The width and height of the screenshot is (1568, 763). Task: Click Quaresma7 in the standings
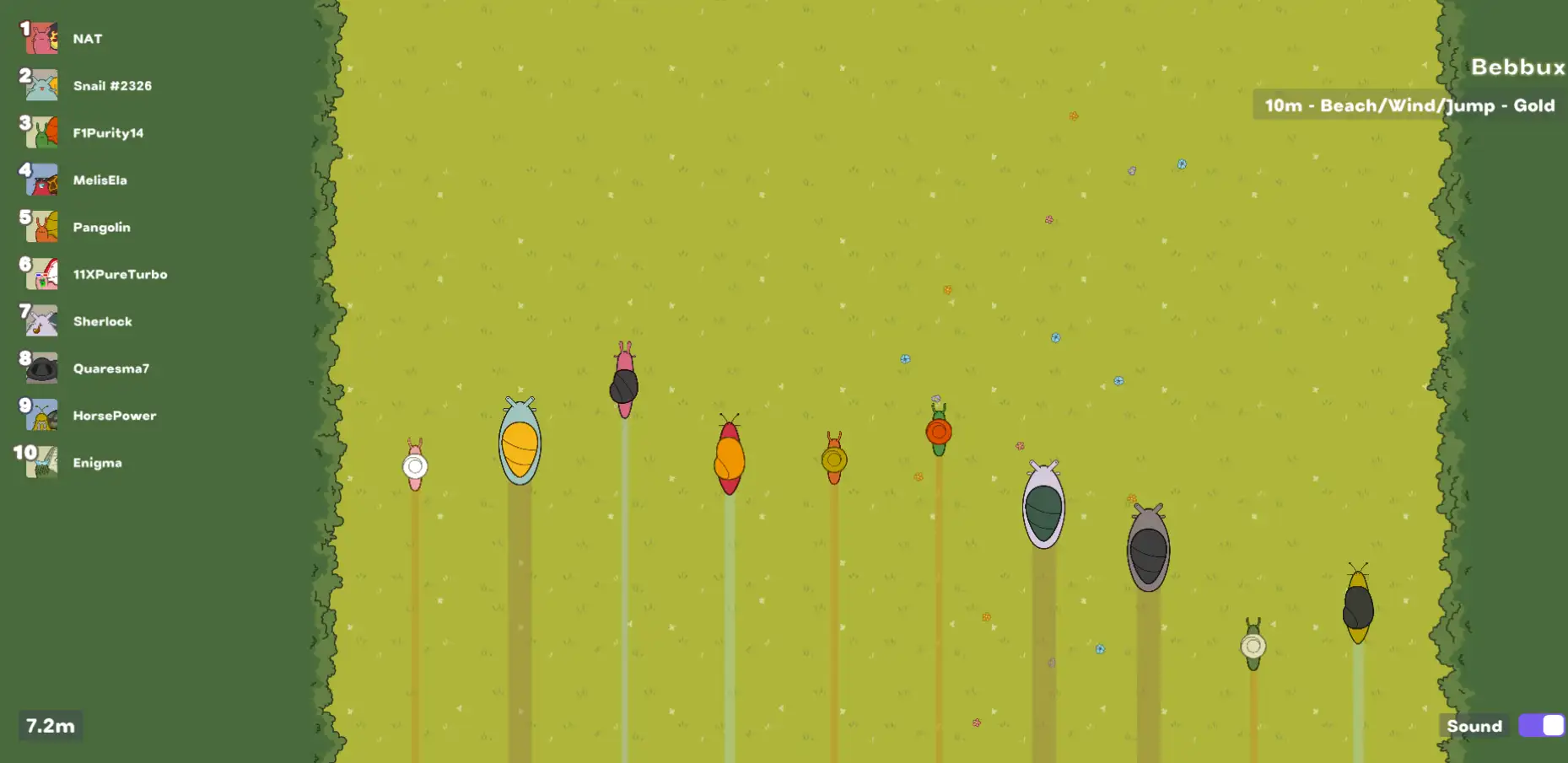tap(110, 369)
